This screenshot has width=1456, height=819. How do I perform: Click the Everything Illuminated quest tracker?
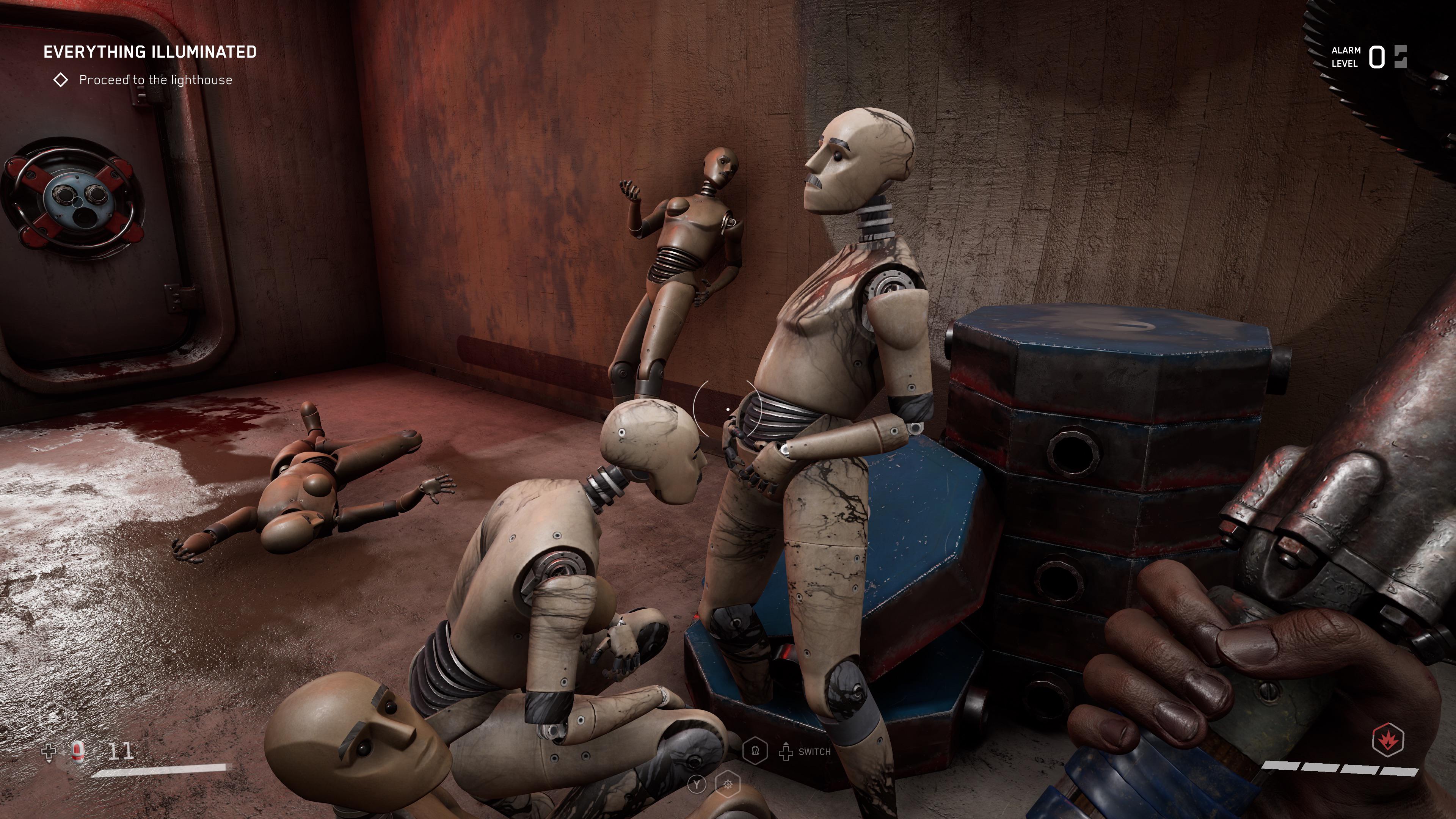(x=150, y=52)
